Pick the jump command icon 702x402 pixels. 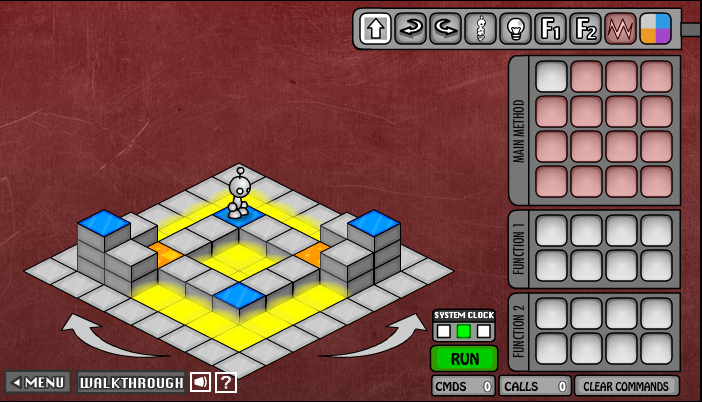point(480,28)
